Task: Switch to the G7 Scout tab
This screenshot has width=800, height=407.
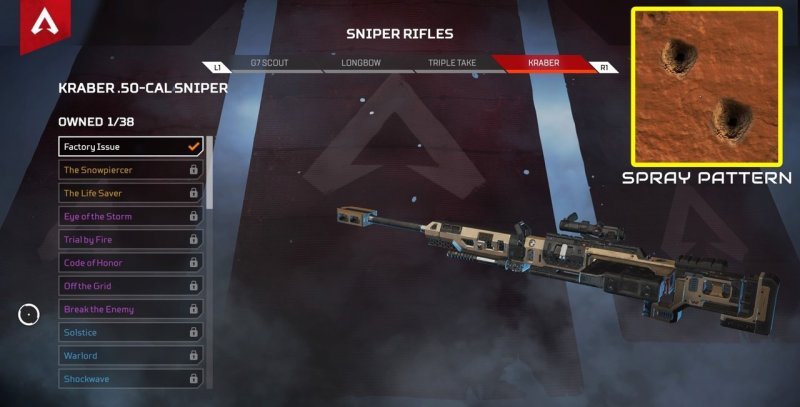Action: pos(268,62)
